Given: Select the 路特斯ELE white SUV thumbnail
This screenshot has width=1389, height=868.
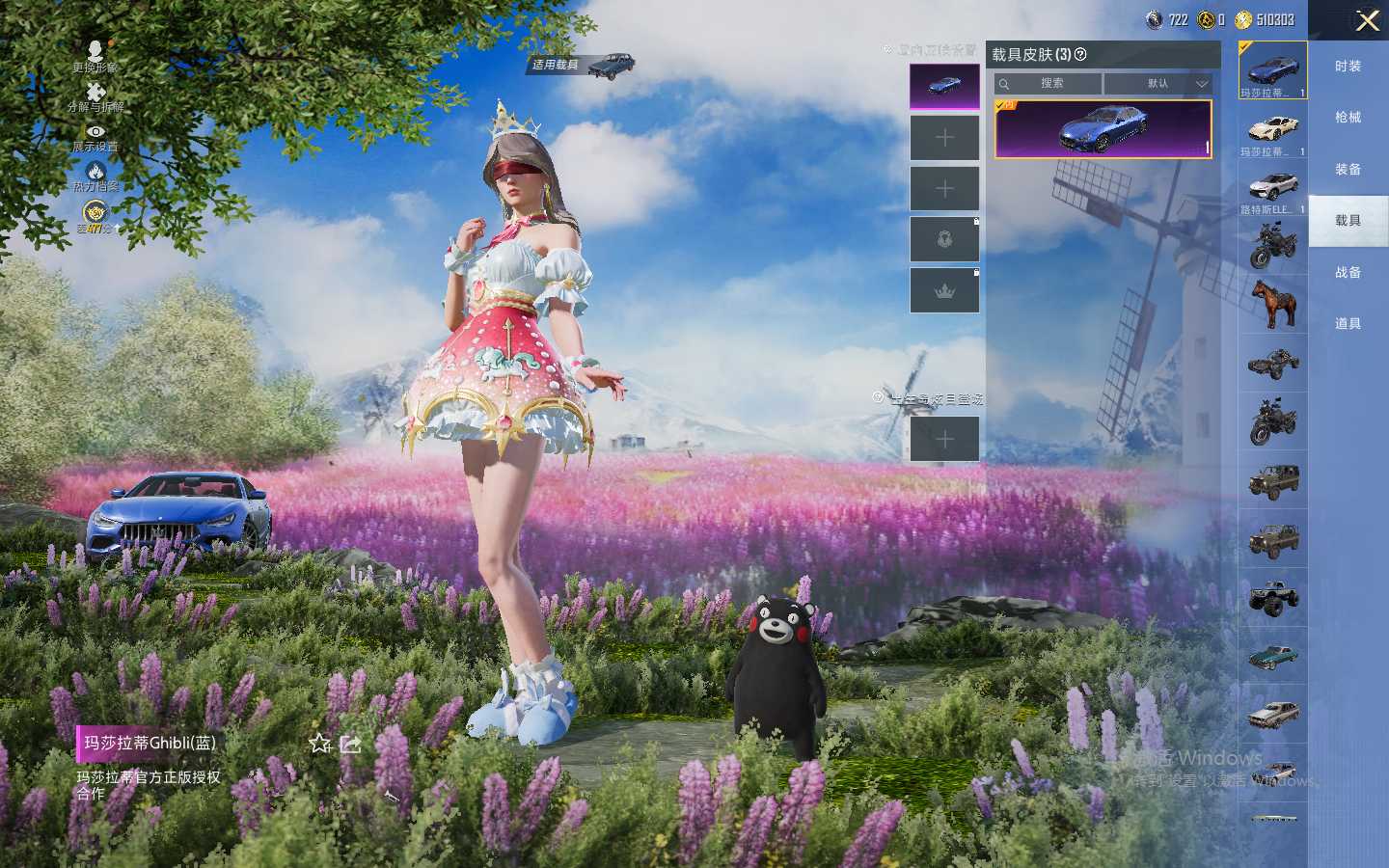Looking at the screenshot, I should (1272, 188).
